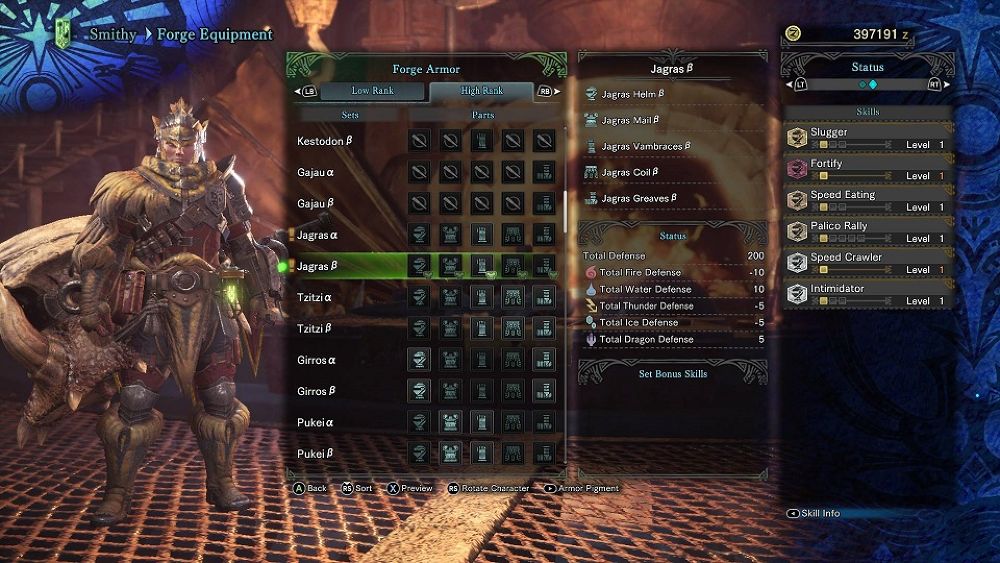
Task: Open the Girros α armor set
Action: (316, 360)
